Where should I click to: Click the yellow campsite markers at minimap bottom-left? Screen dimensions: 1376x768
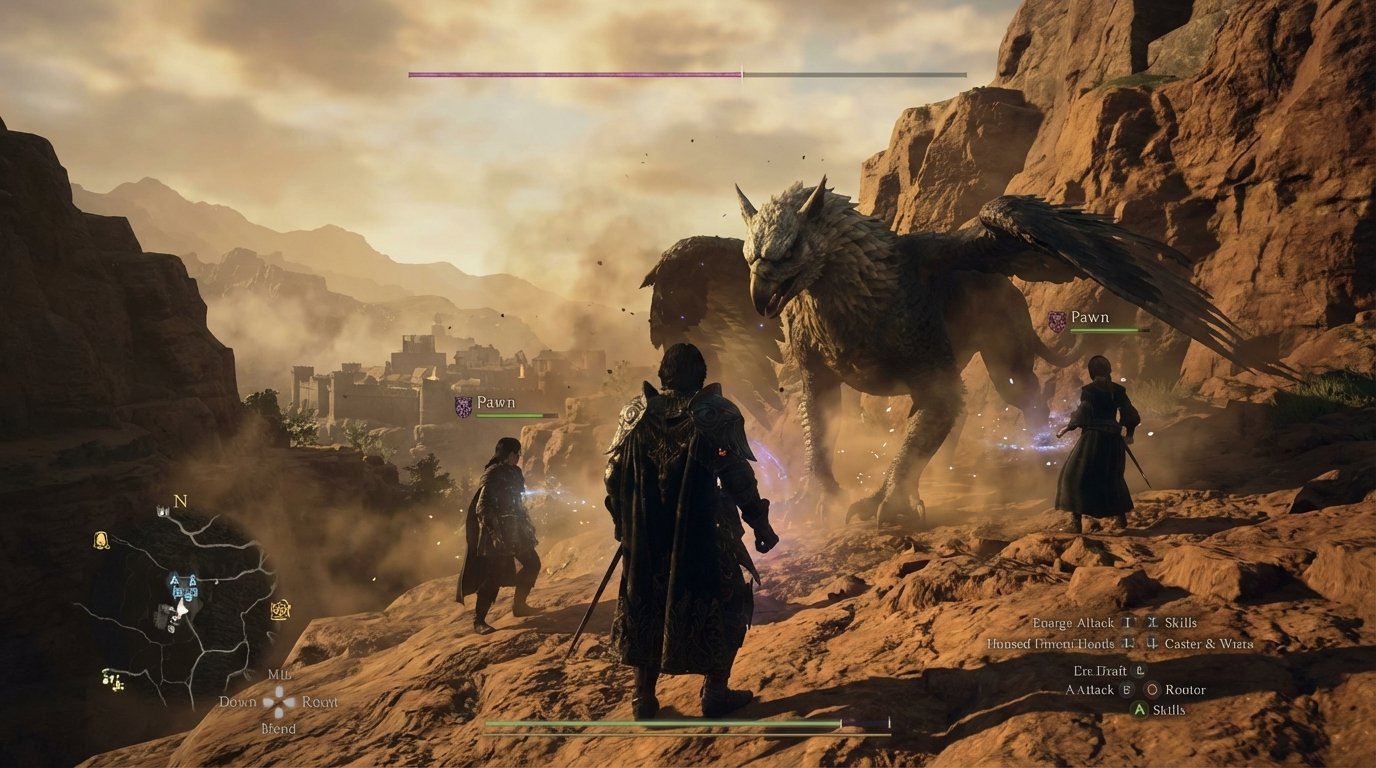[x=111, y=679]
